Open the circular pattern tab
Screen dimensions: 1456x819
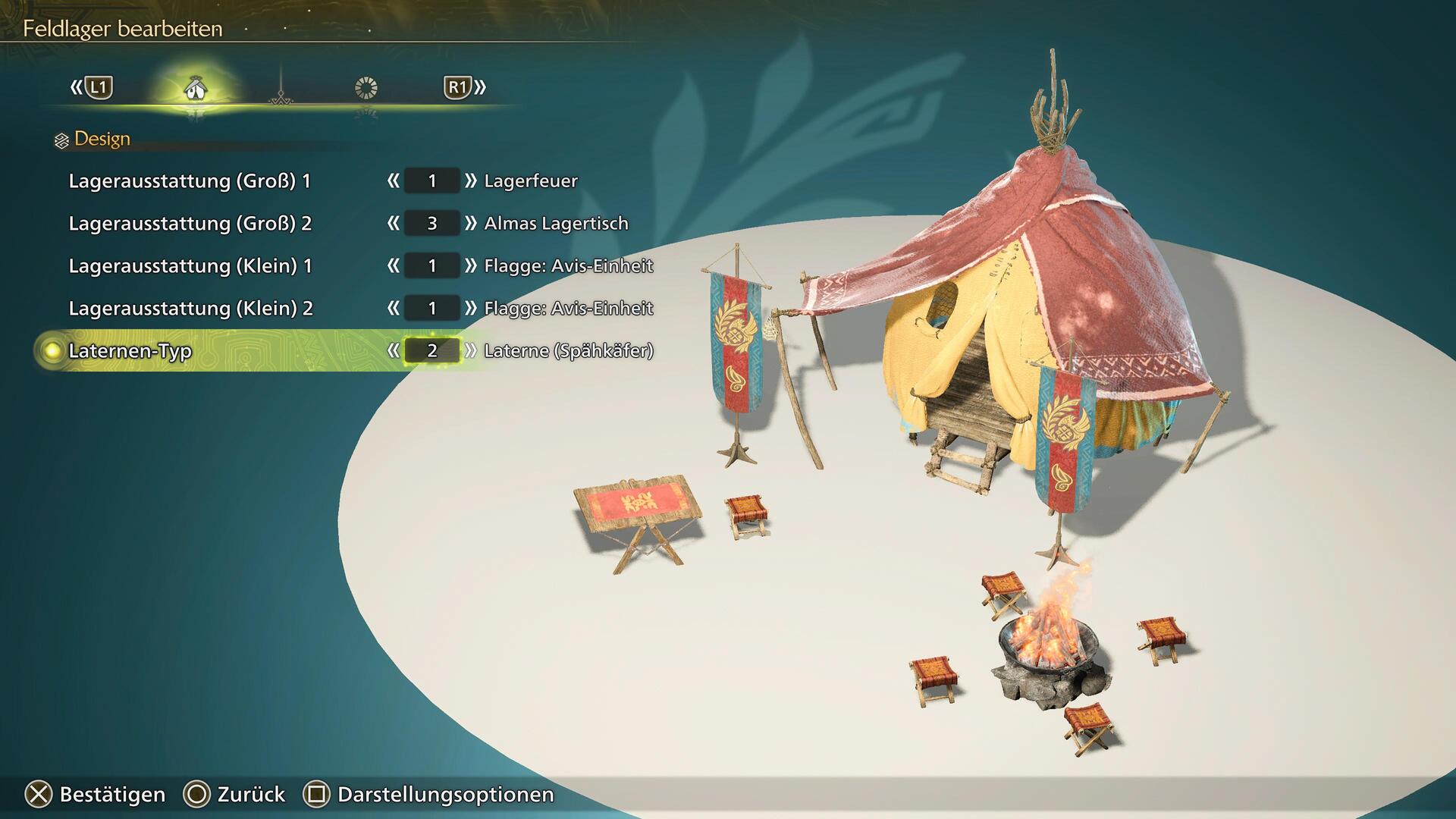366,89
